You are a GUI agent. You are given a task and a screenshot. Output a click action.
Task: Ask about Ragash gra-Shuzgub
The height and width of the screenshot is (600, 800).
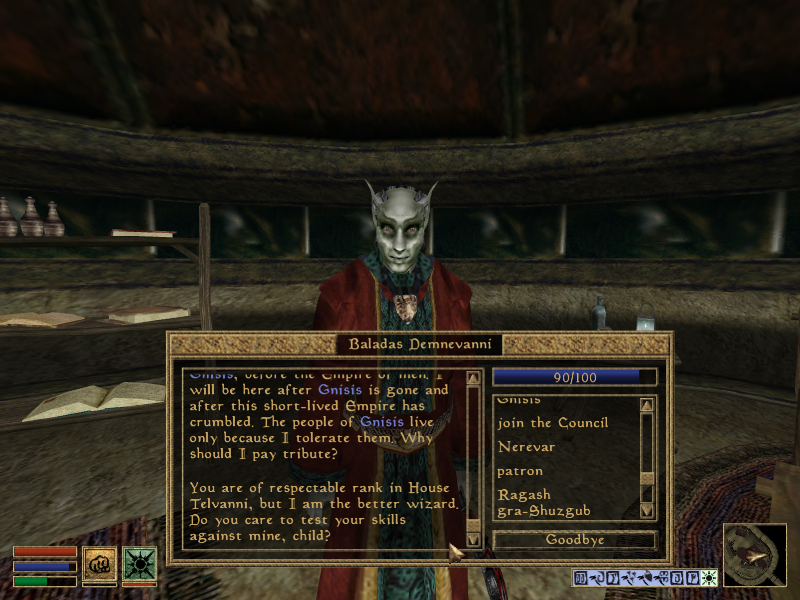click(x=544, y=502)
